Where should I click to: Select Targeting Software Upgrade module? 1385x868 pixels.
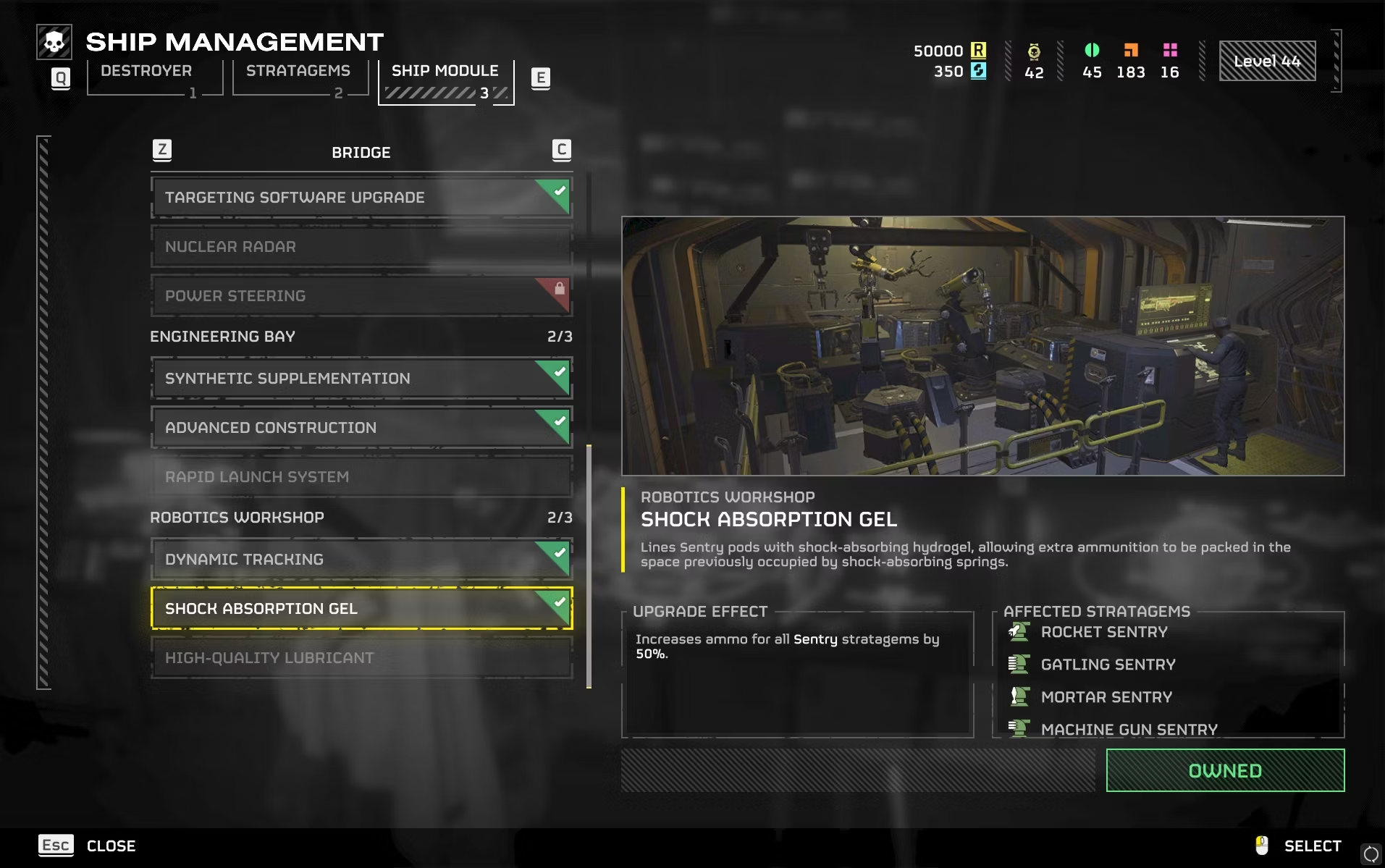[x=361, y=198]
